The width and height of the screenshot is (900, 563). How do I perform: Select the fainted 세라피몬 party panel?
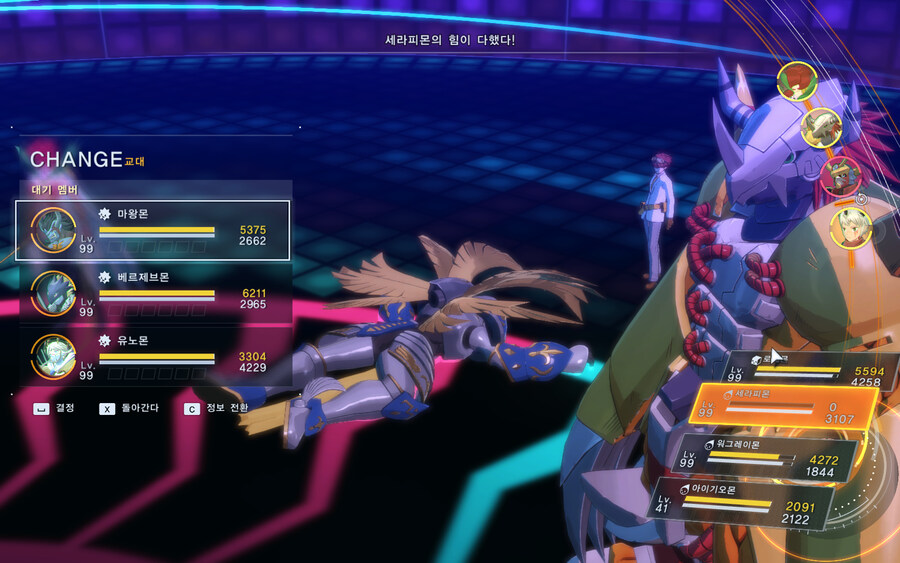point(783,405)
